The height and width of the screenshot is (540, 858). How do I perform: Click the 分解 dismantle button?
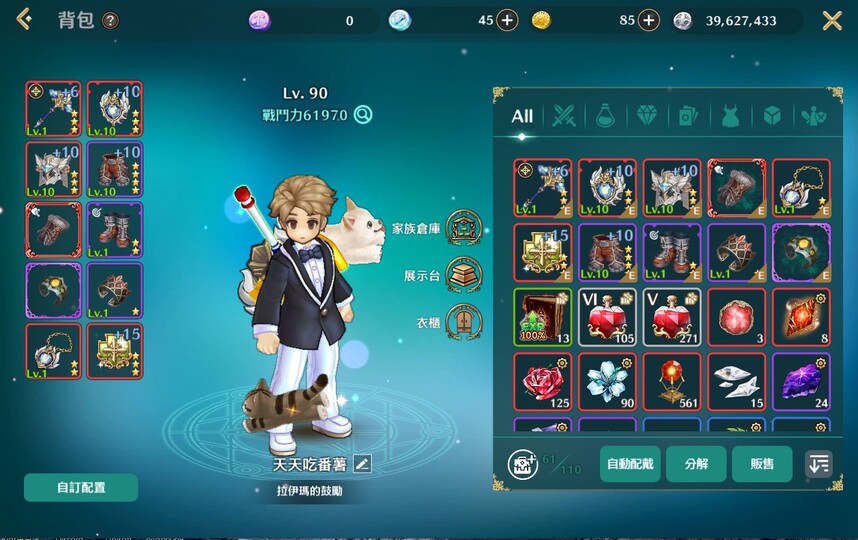696,464
